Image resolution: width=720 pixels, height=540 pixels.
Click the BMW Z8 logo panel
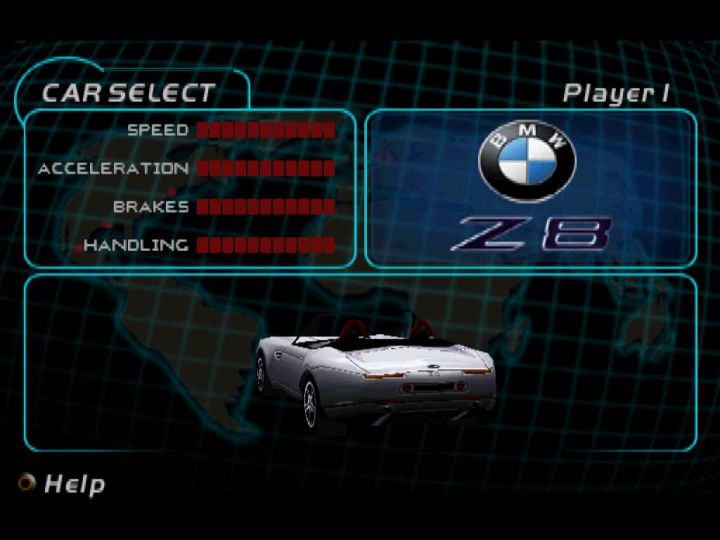[530, 188]
